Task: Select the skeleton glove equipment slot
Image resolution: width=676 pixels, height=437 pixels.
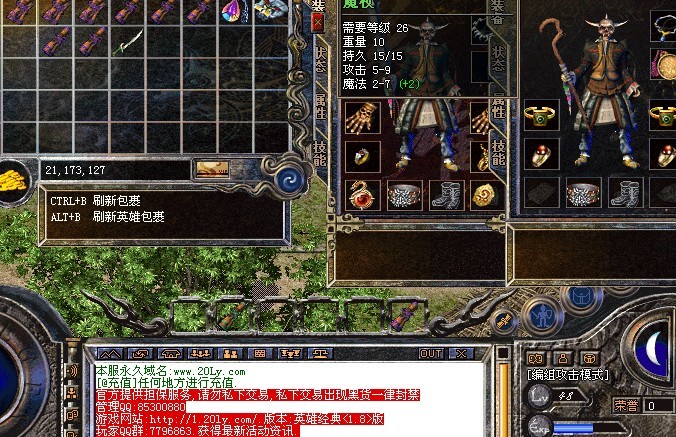Action: click(360, 118)
